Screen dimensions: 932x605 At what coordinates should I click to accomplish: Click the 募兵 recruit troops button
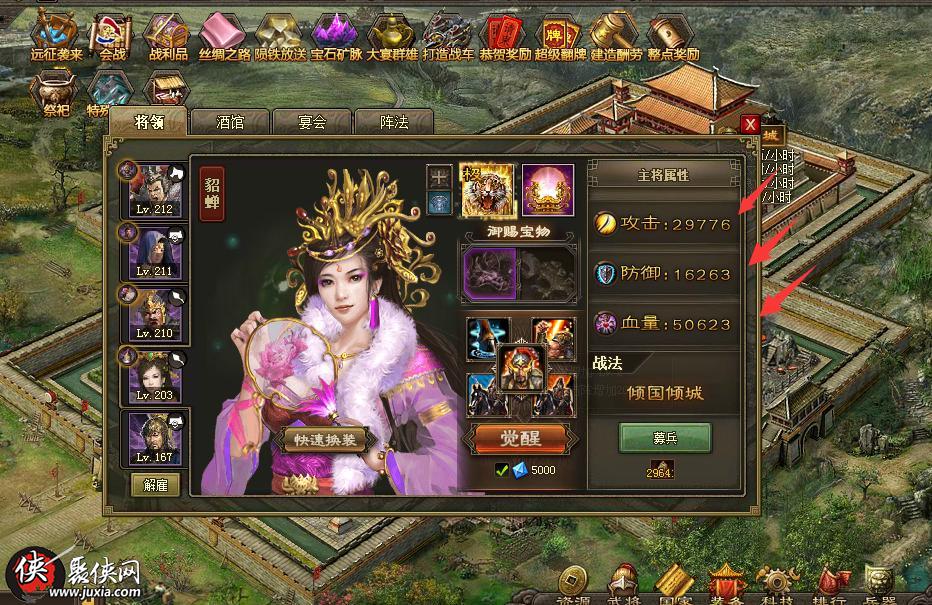[x=665, y=438]
